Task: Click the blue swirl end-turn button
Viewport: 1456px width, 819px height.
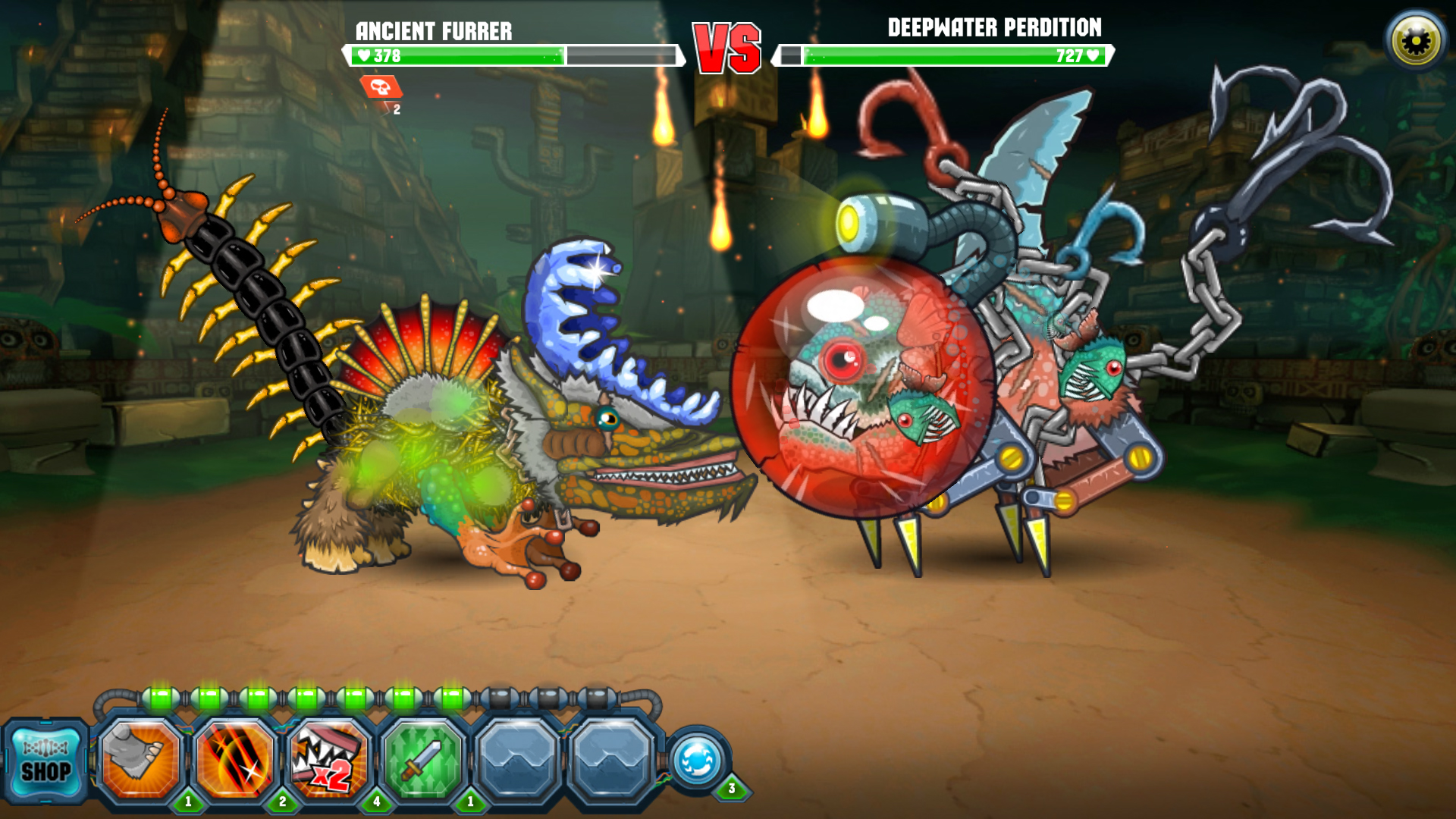Action: 697,761
